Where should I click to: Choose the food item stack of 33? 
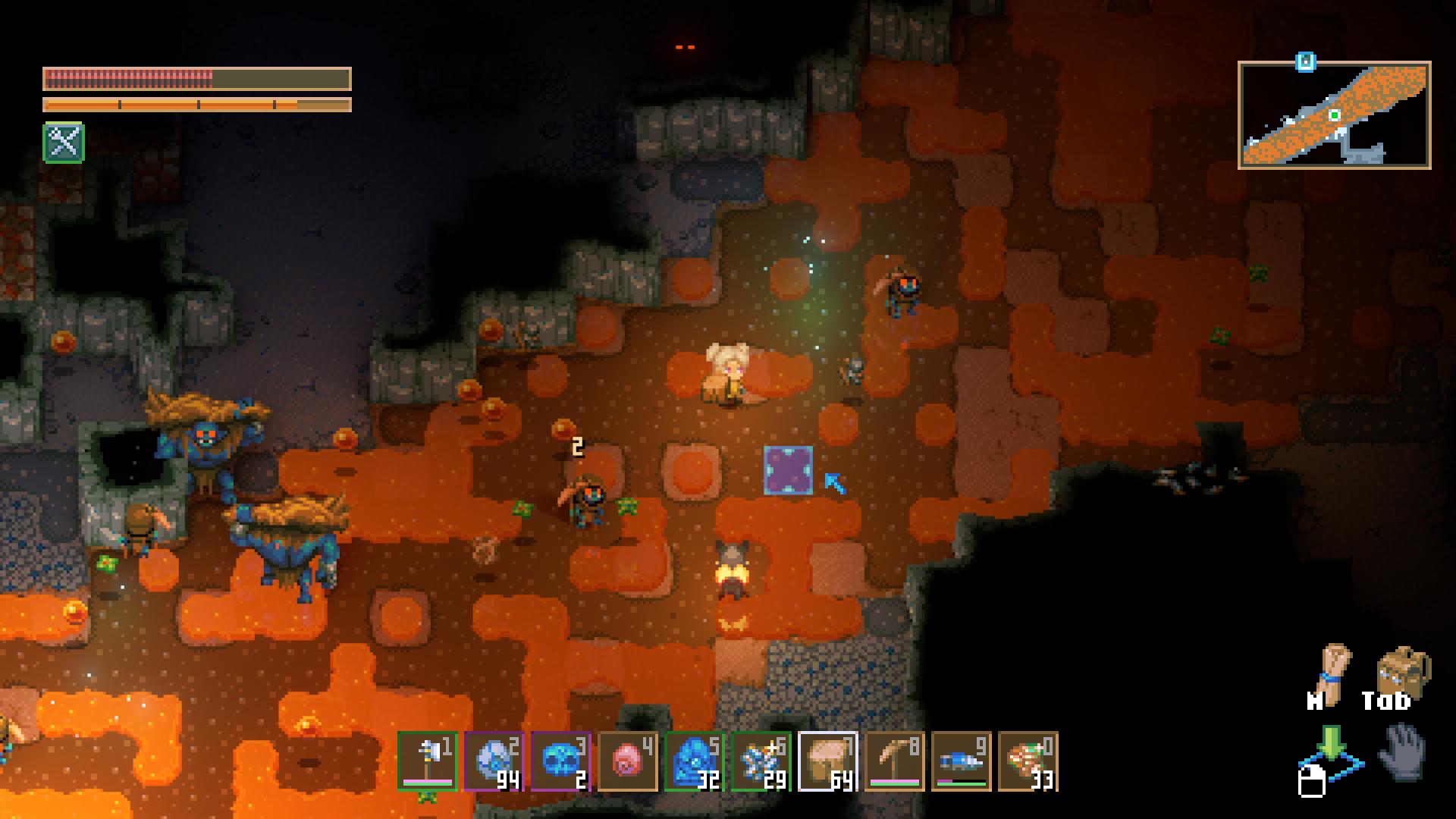click(1028, 761)
